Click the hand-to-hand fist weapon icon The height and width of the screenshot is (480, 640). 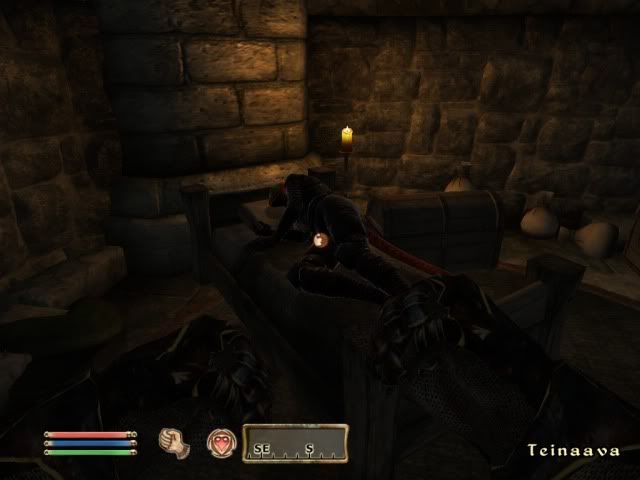(174, 443)
